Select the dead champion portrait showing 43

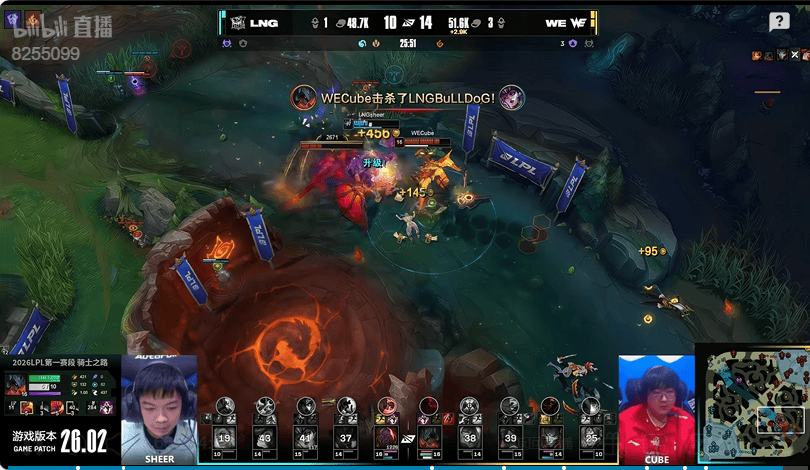265,437
